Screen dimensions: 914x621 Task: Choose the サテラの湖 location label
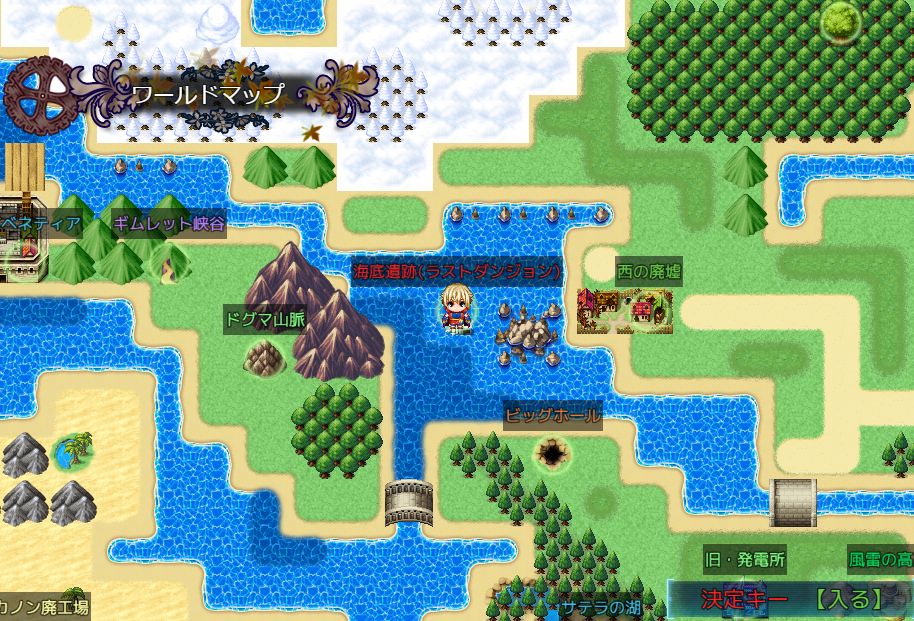pyautogui.click(x=600, y=606)
